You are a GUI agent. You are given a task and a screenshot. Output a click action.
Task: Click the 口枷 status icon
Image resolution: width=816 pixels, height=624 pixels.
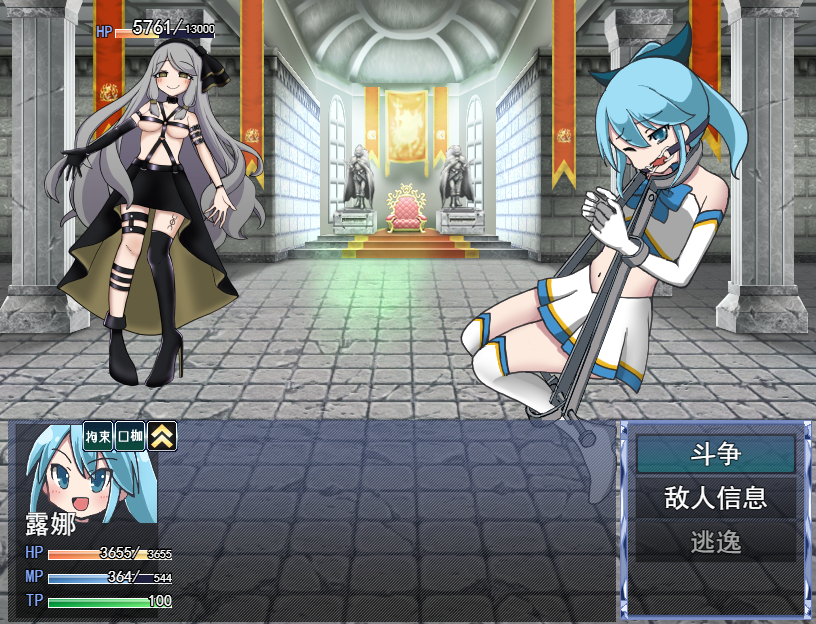click(x=130, y=436)
